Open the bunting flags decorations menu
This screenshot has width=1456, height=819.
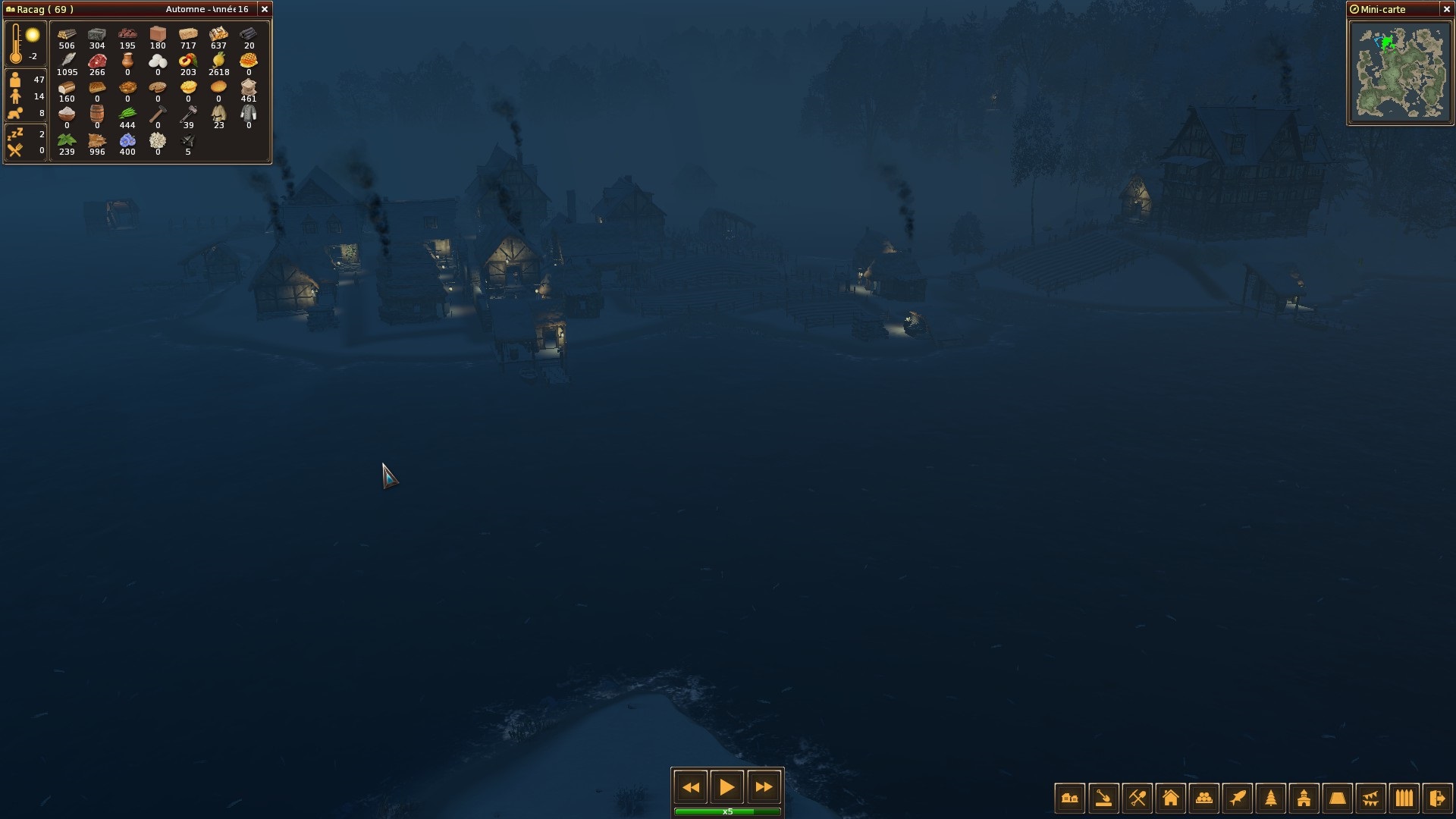[x=1370, y=798]
